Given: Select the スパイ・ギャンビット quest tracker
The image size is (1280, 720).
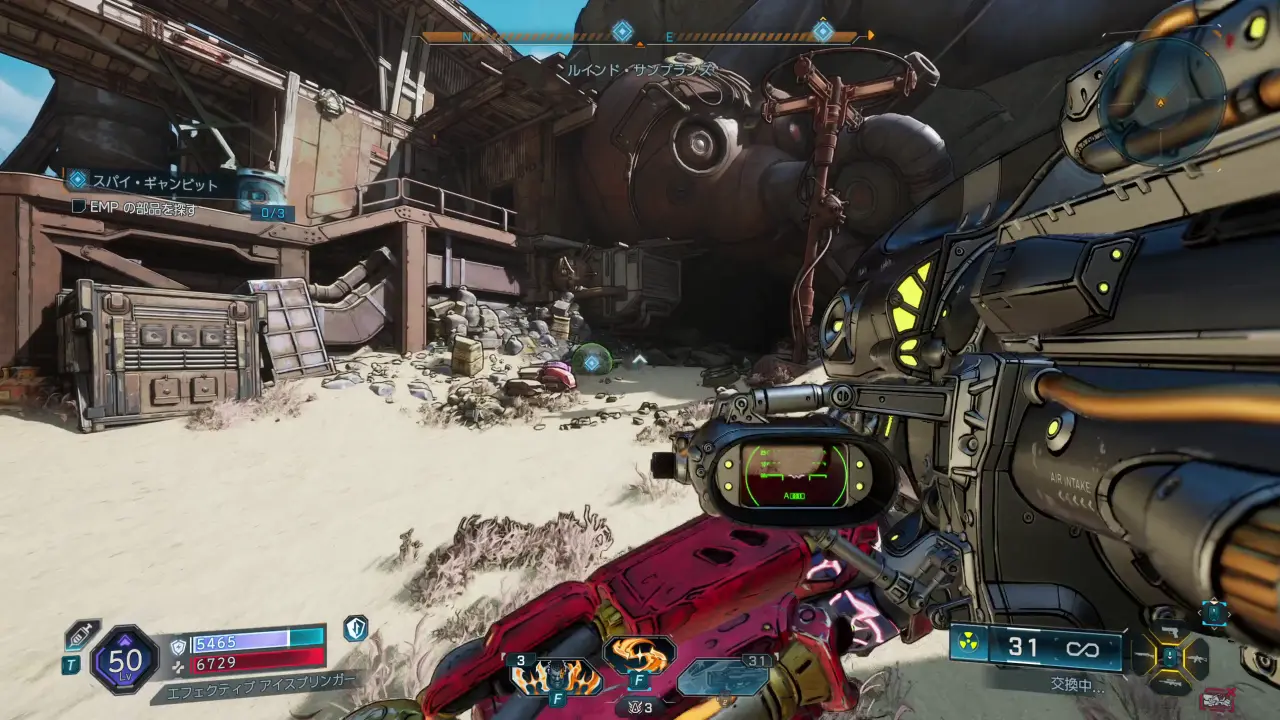Looking at the screenshot, I should pos(150,183).
